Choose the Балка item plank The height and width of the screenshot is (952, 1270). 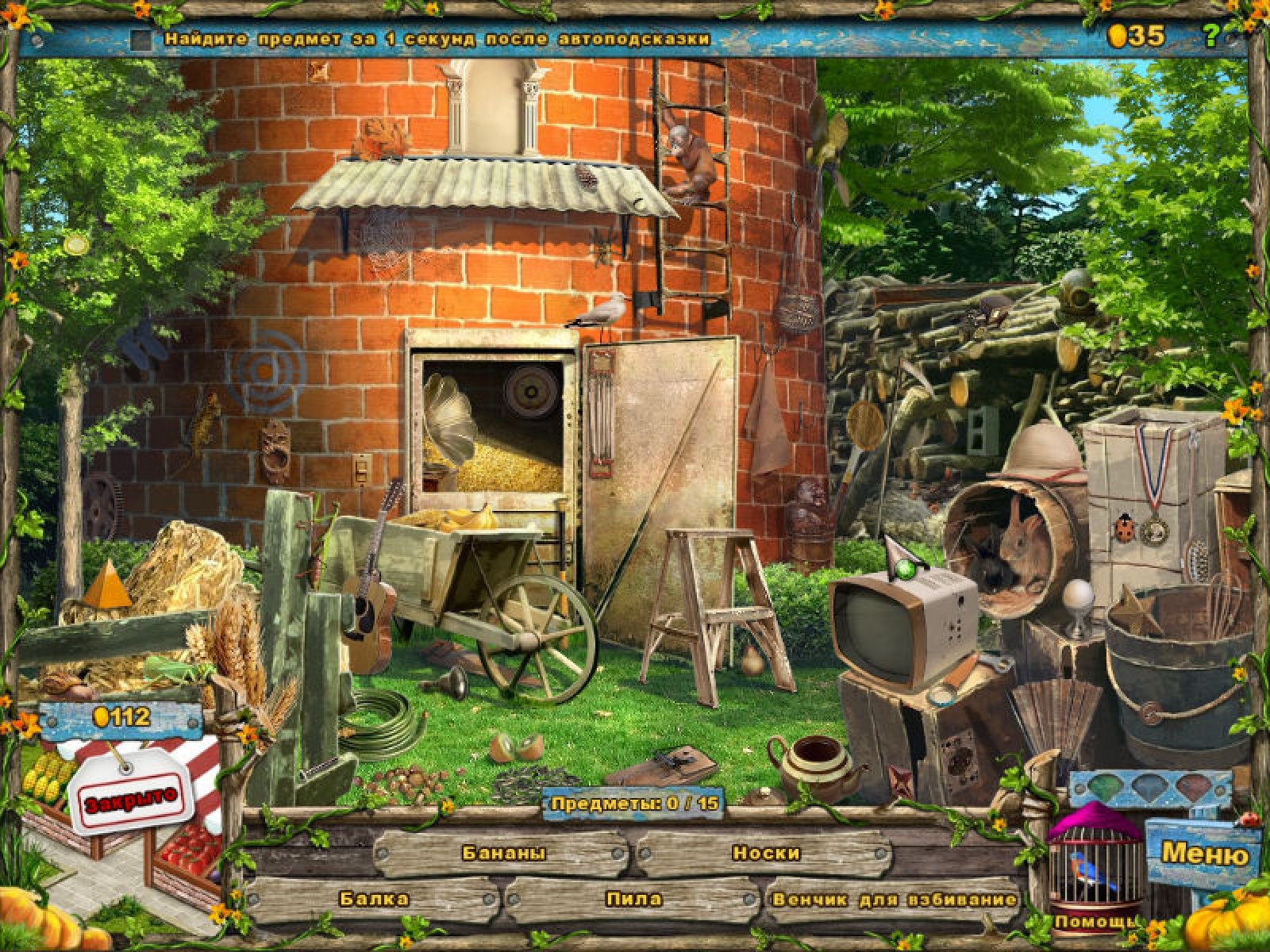point(374,899)
